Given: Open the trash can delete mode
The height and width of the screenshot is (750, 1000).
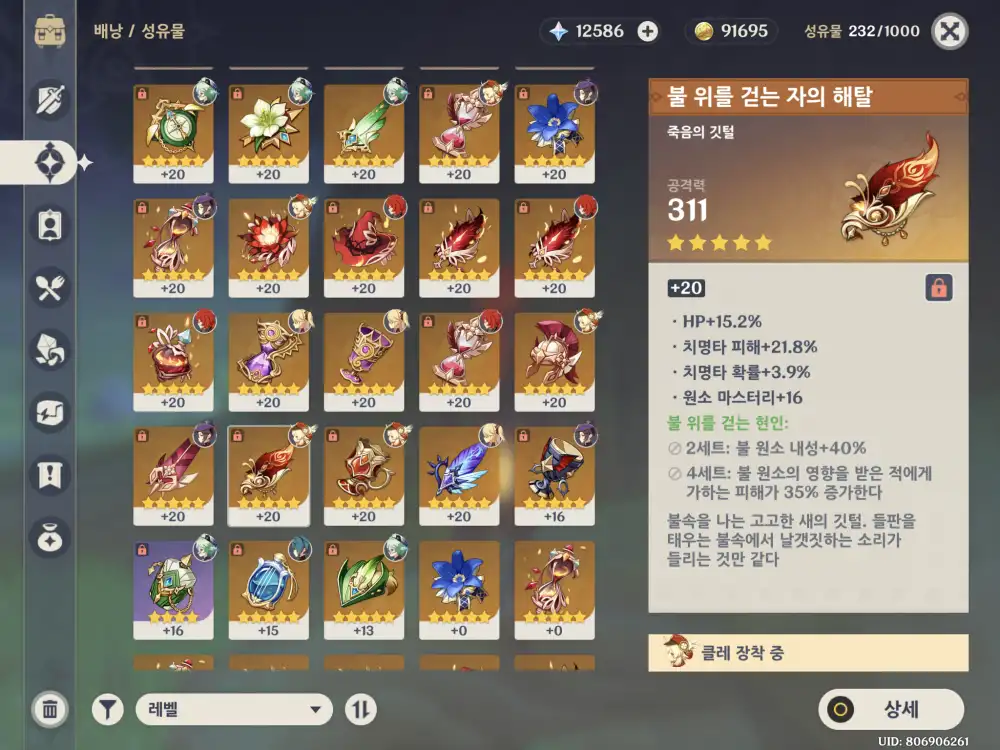Looking at the screenshot, I should 49,709.
